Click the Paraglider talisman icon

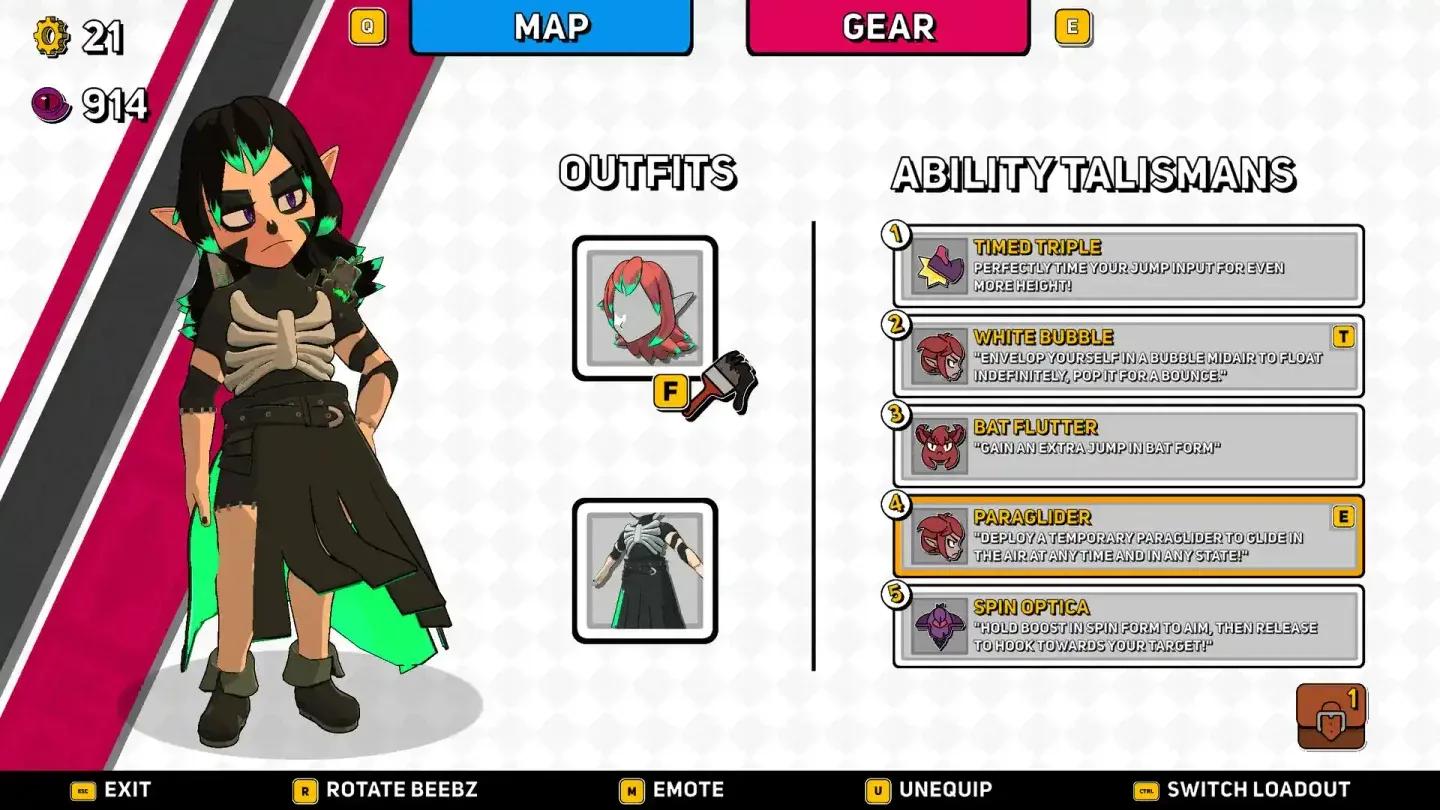(x=938, y=537)
